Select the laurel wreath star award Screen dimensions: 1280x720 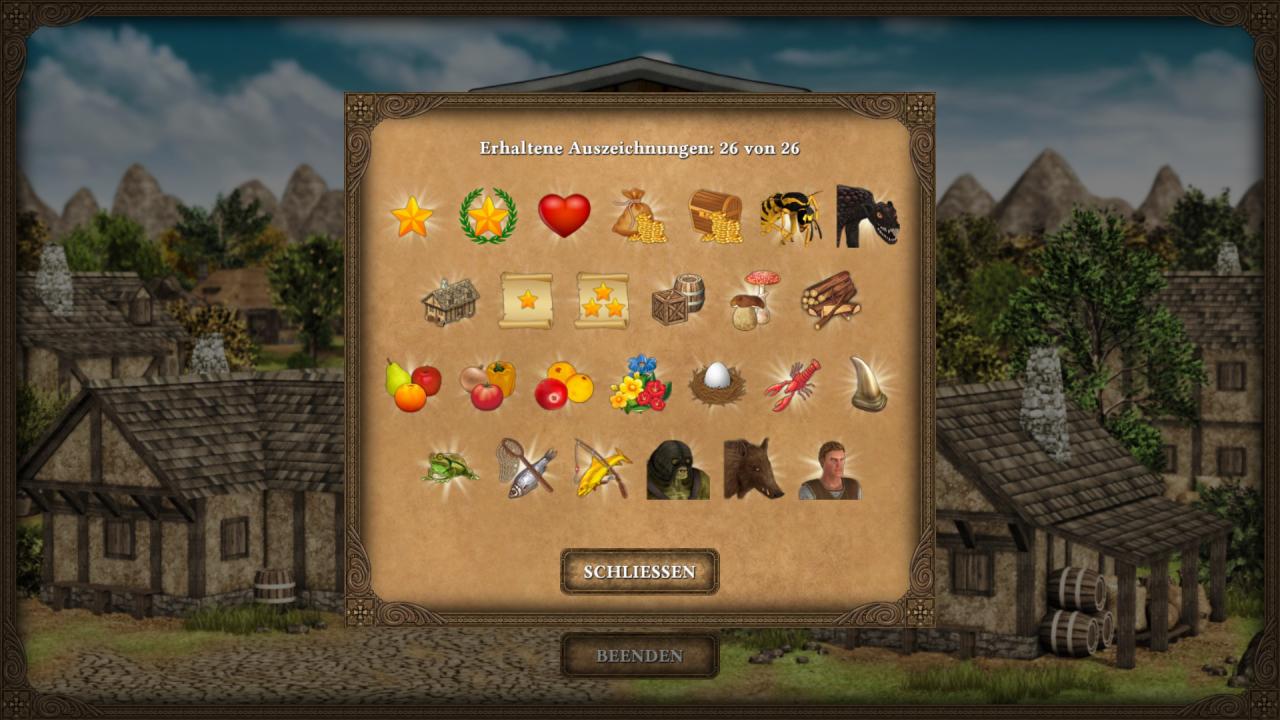click(488, 216)
